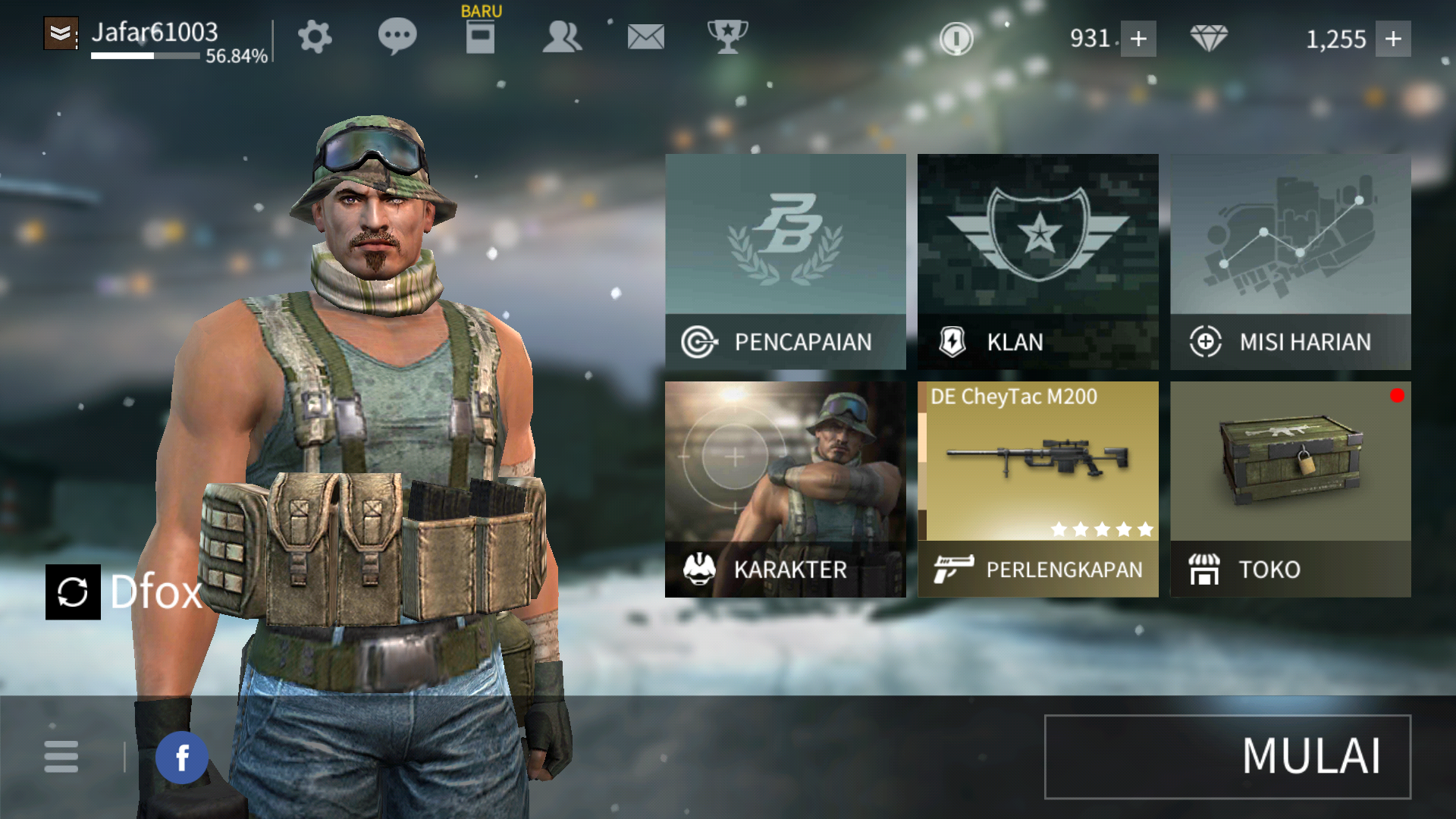Open the TOKO shop tile
Screen dimensions: 1456x819
point(1290,489)
